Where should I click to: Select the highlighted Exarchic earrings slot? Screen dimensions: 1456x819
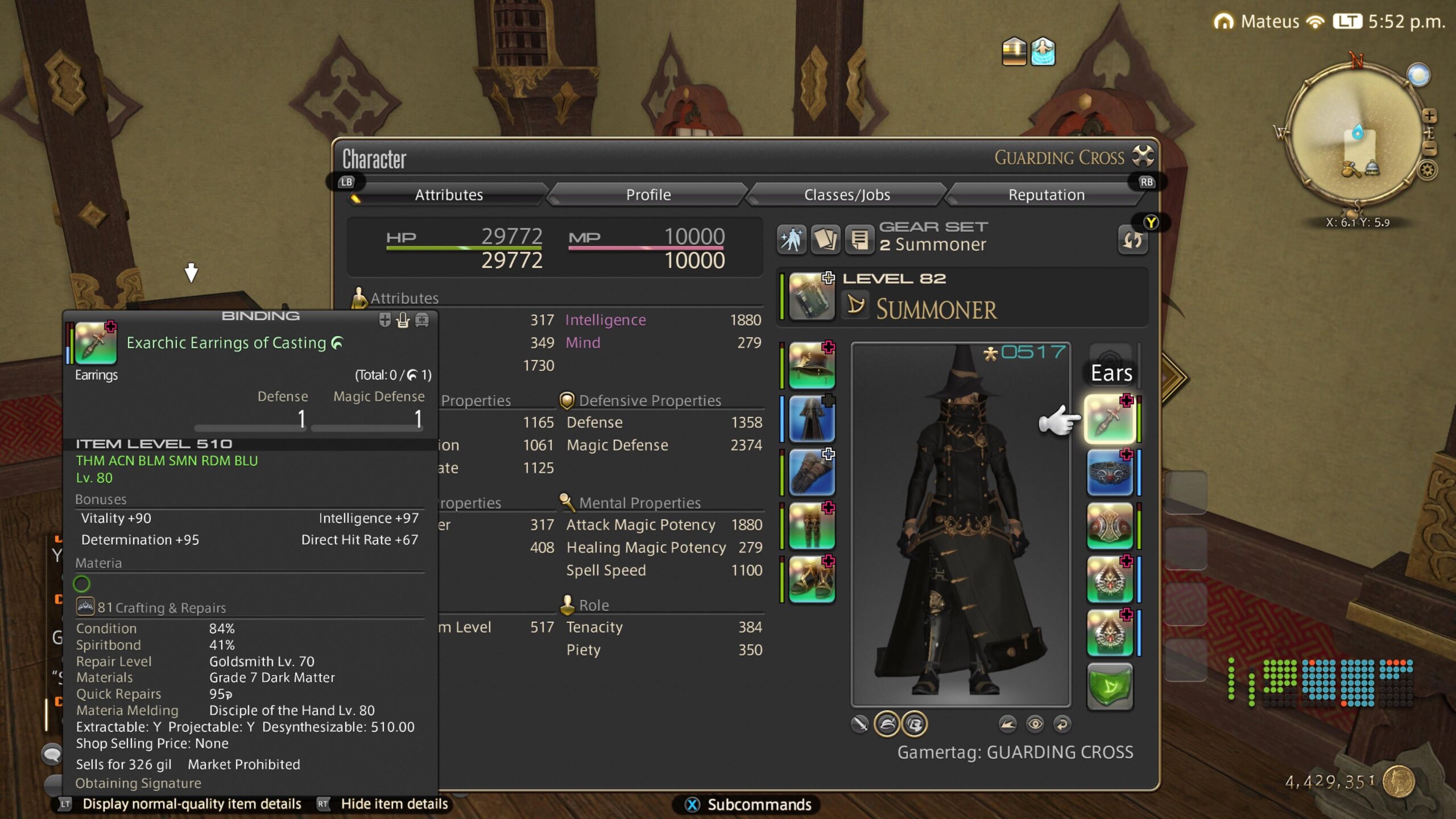click(1110, 419)
